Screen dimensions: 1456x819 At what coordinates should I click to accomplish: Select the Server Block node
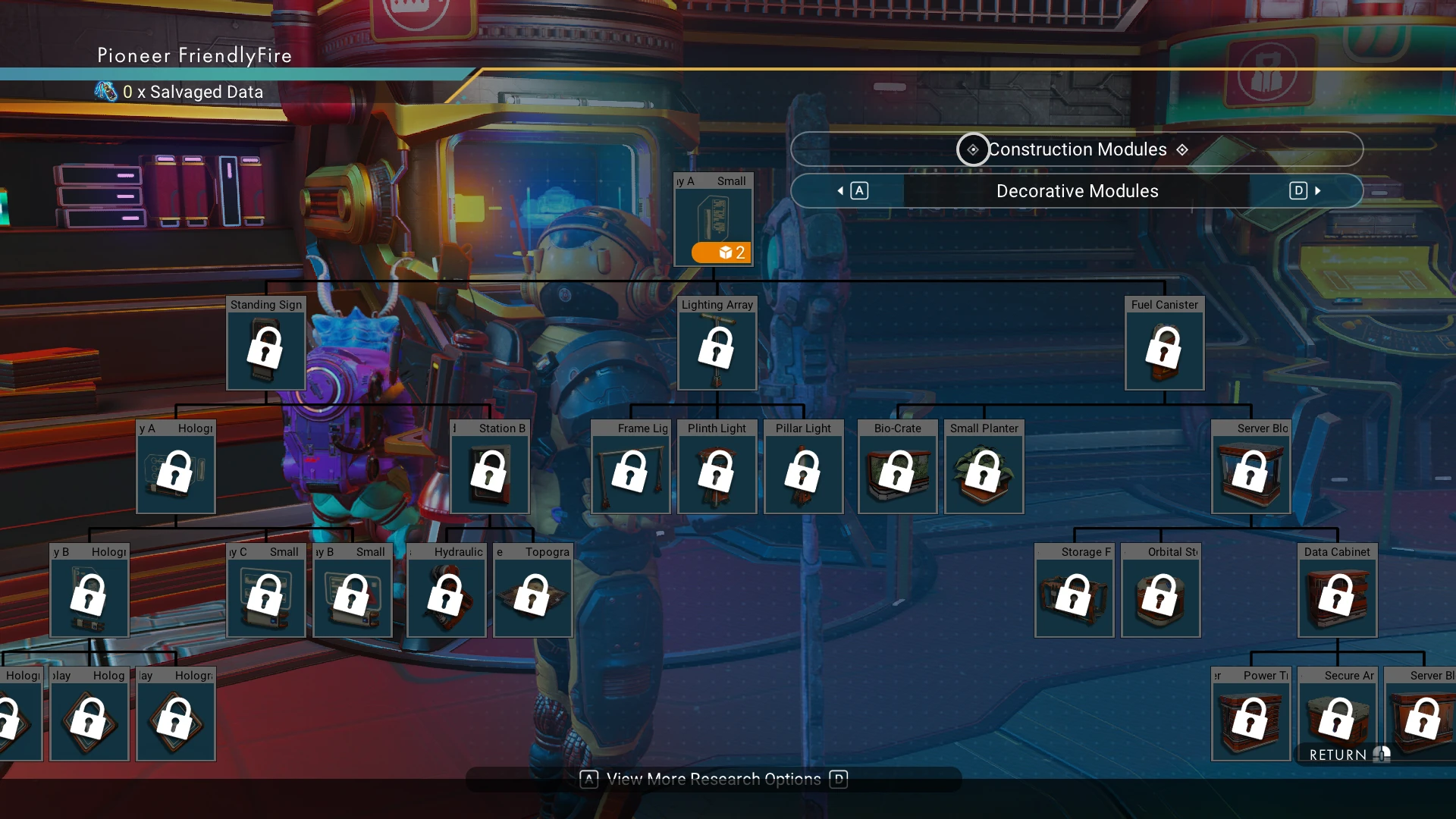1250,467
